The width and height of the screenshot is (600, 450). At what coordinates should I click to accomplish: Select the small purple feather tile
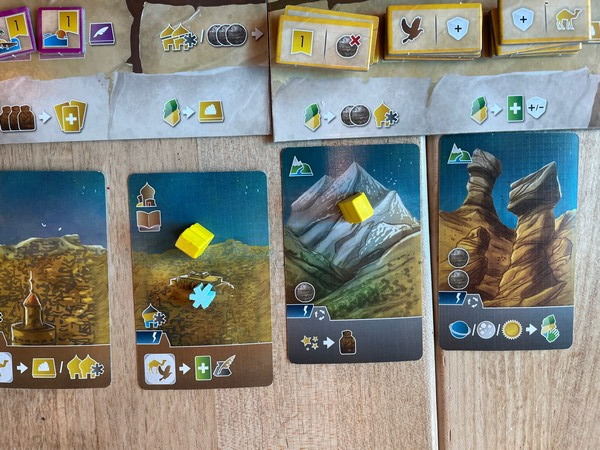102,34
